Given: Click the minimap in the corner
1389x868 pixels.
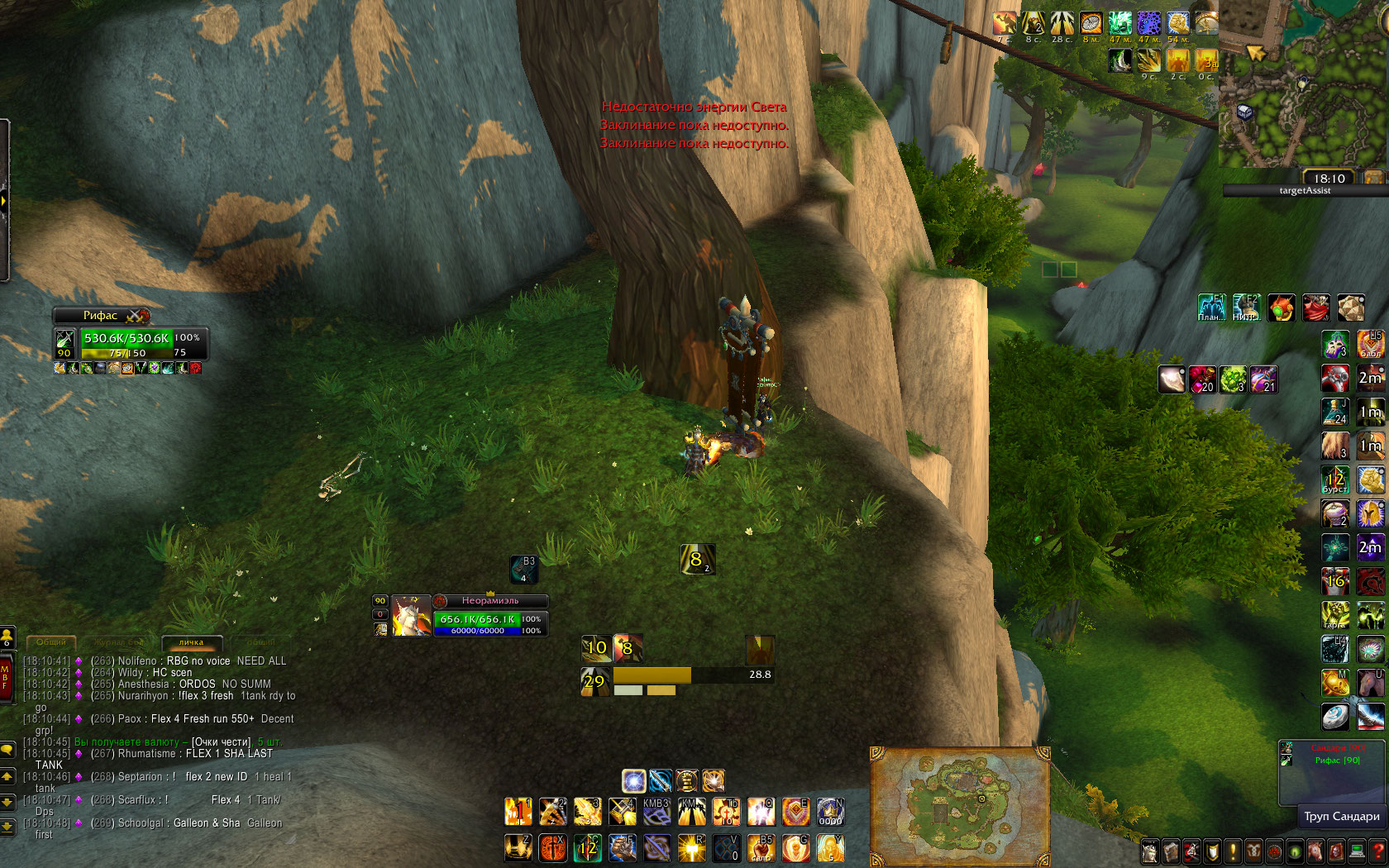Looking at the screenshot, I should pos(1302,83).
